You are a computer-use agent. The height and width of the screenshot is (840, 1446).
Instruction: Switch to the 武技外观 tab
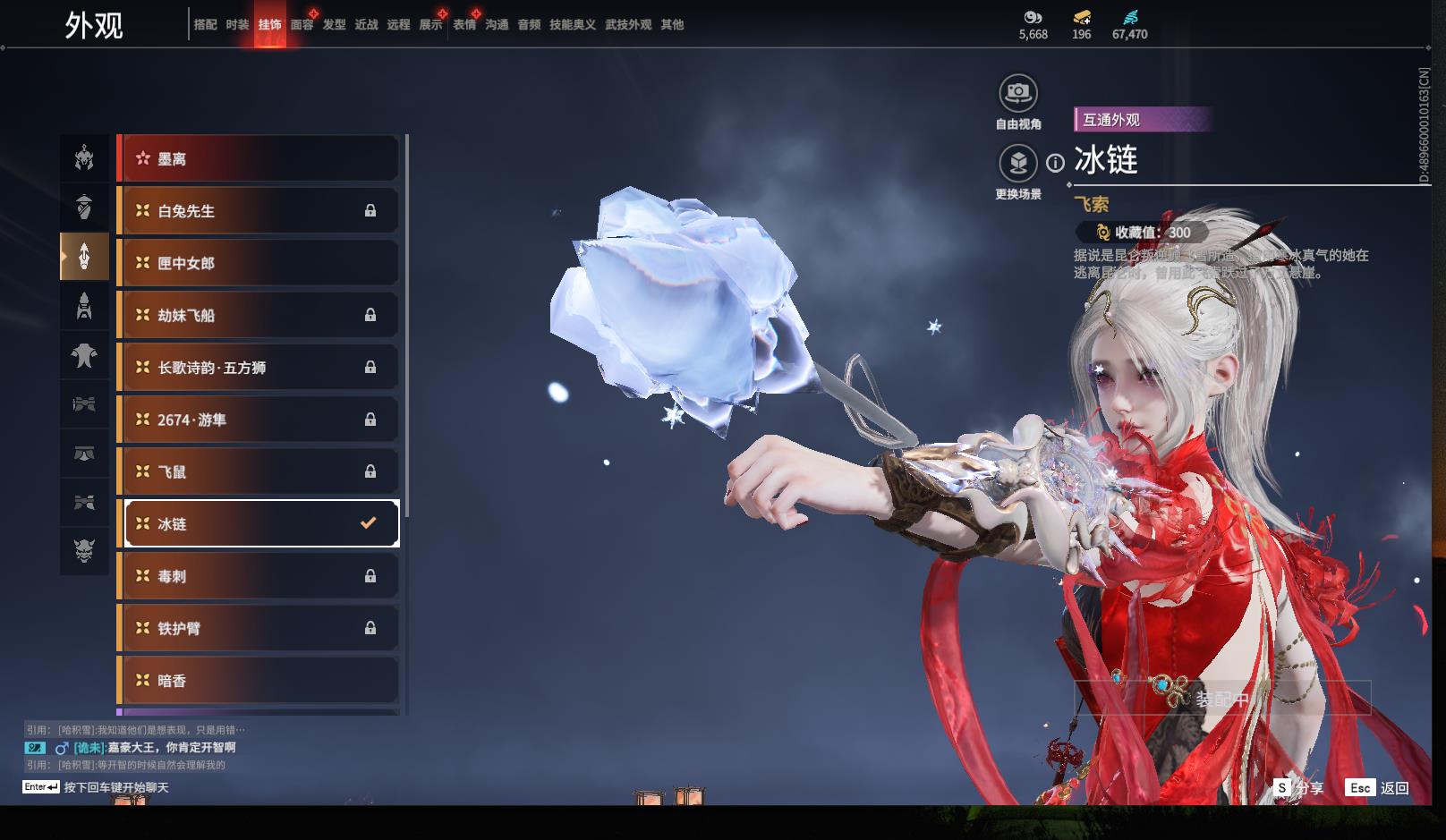pyautogui.click(x=627, y=25)
